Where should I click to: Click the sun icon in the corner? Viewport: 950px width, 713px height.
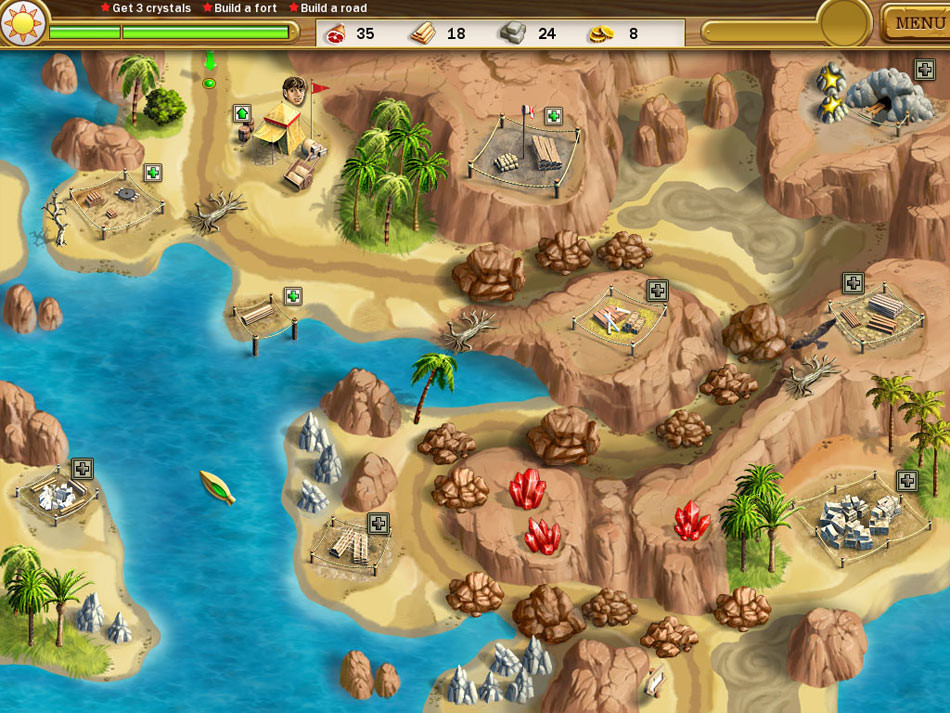coord(22,22)
